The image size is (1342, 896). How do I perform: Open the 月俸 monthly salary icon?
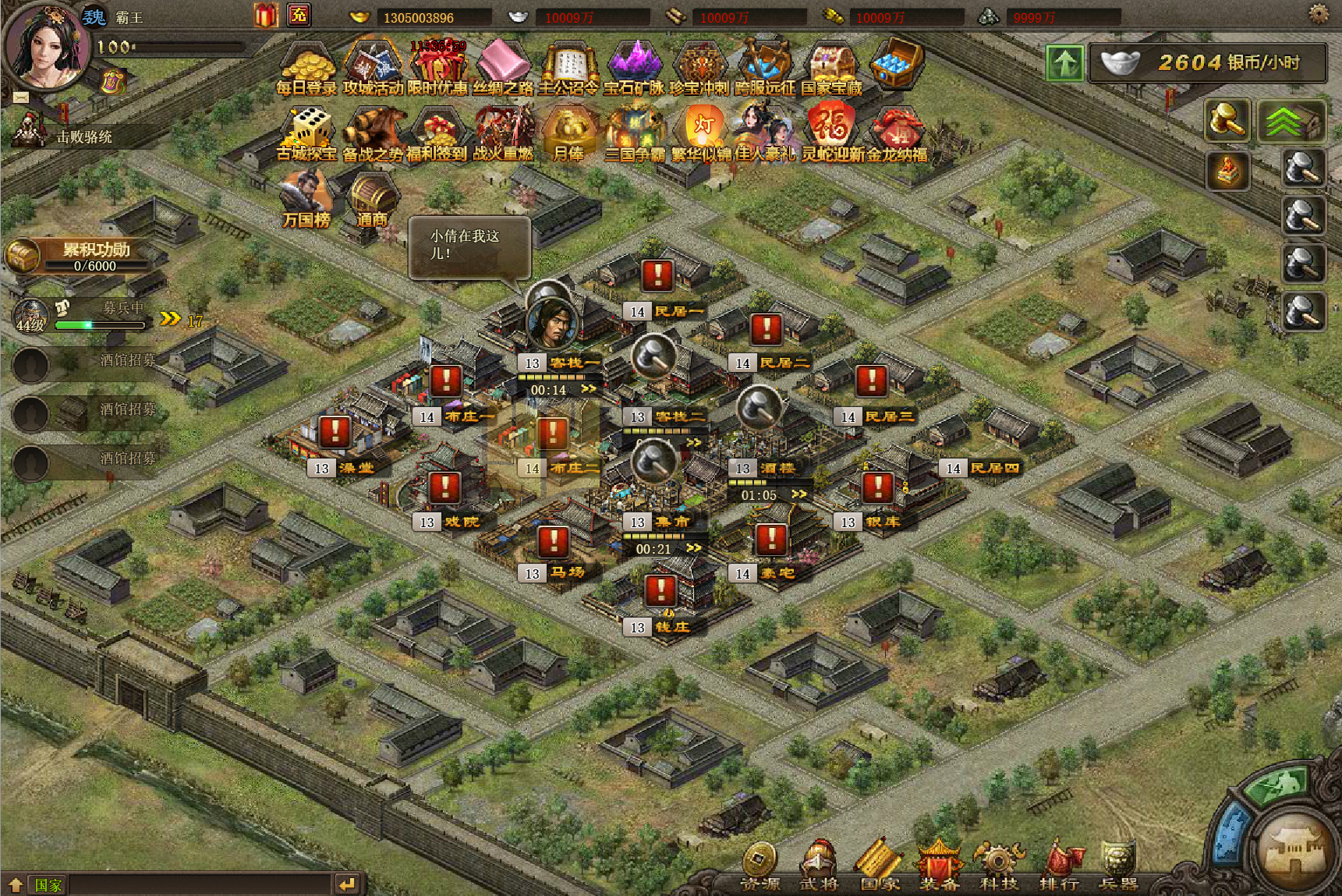(x=568, y=133)
